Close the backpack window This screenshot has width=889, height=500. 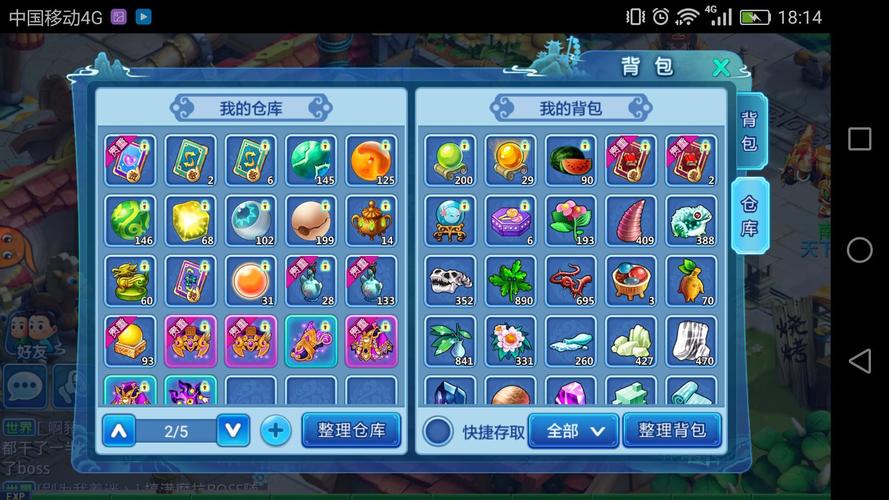coord(720,68)
